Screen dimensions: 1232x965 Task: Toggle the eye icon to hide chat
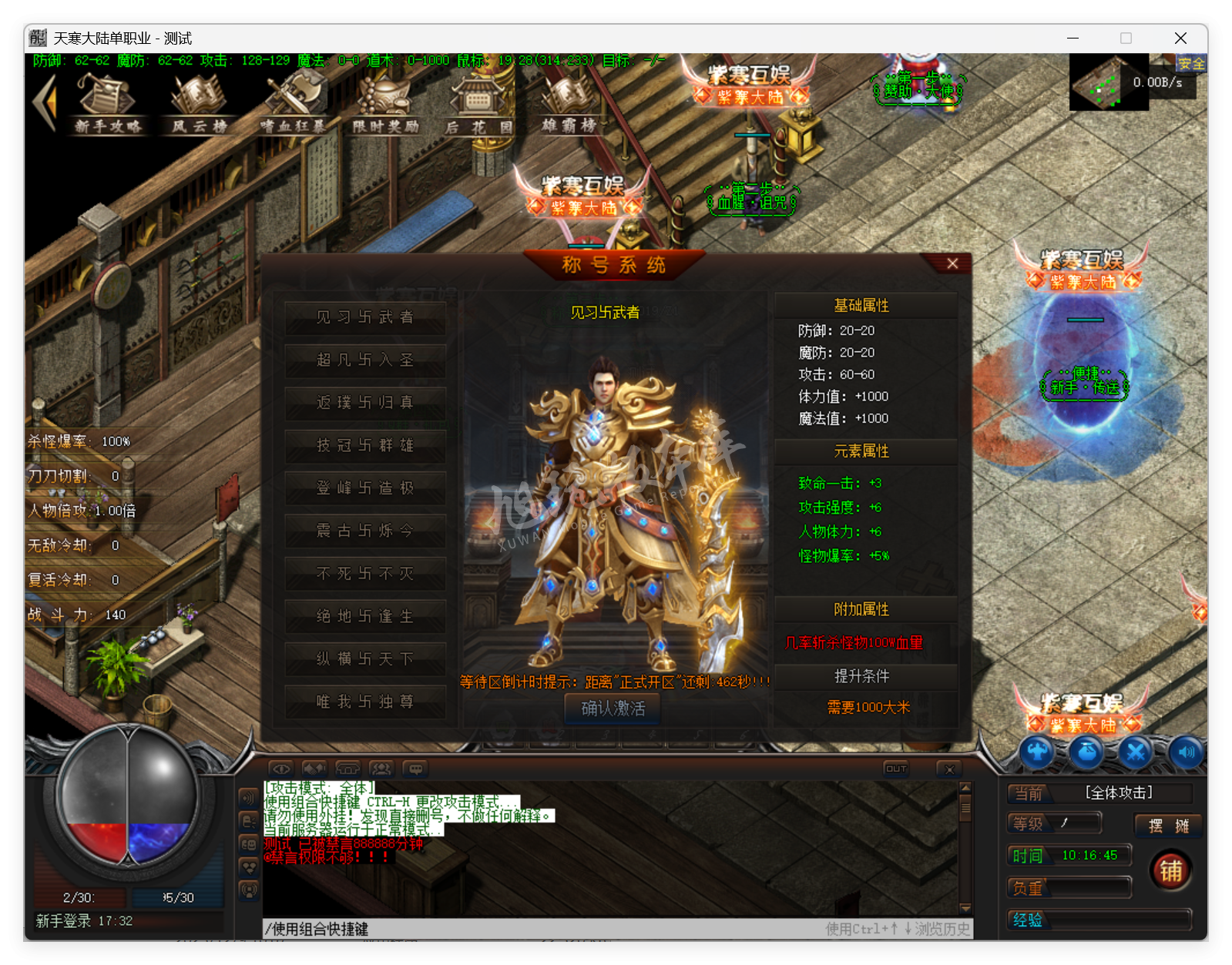(x=280, y=769)
